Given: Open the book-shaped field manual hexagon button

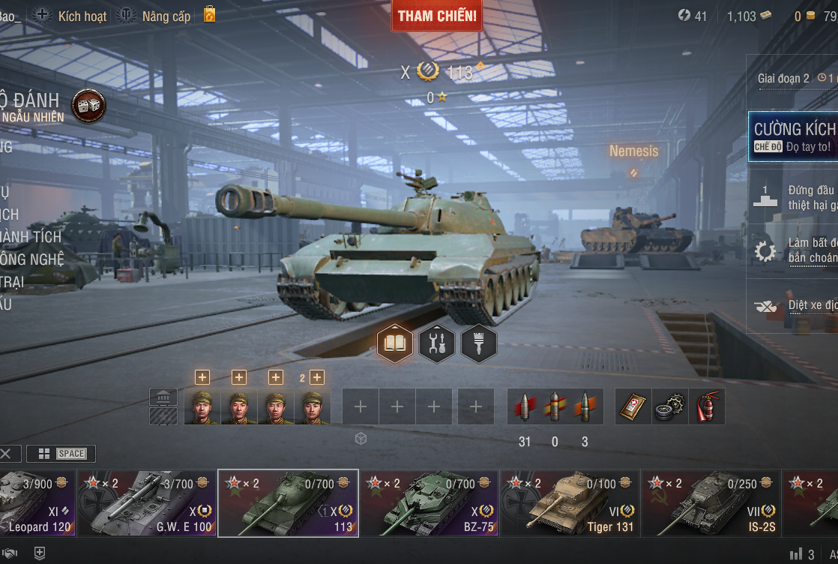Looking at the screenshot, I should point(395,344).
